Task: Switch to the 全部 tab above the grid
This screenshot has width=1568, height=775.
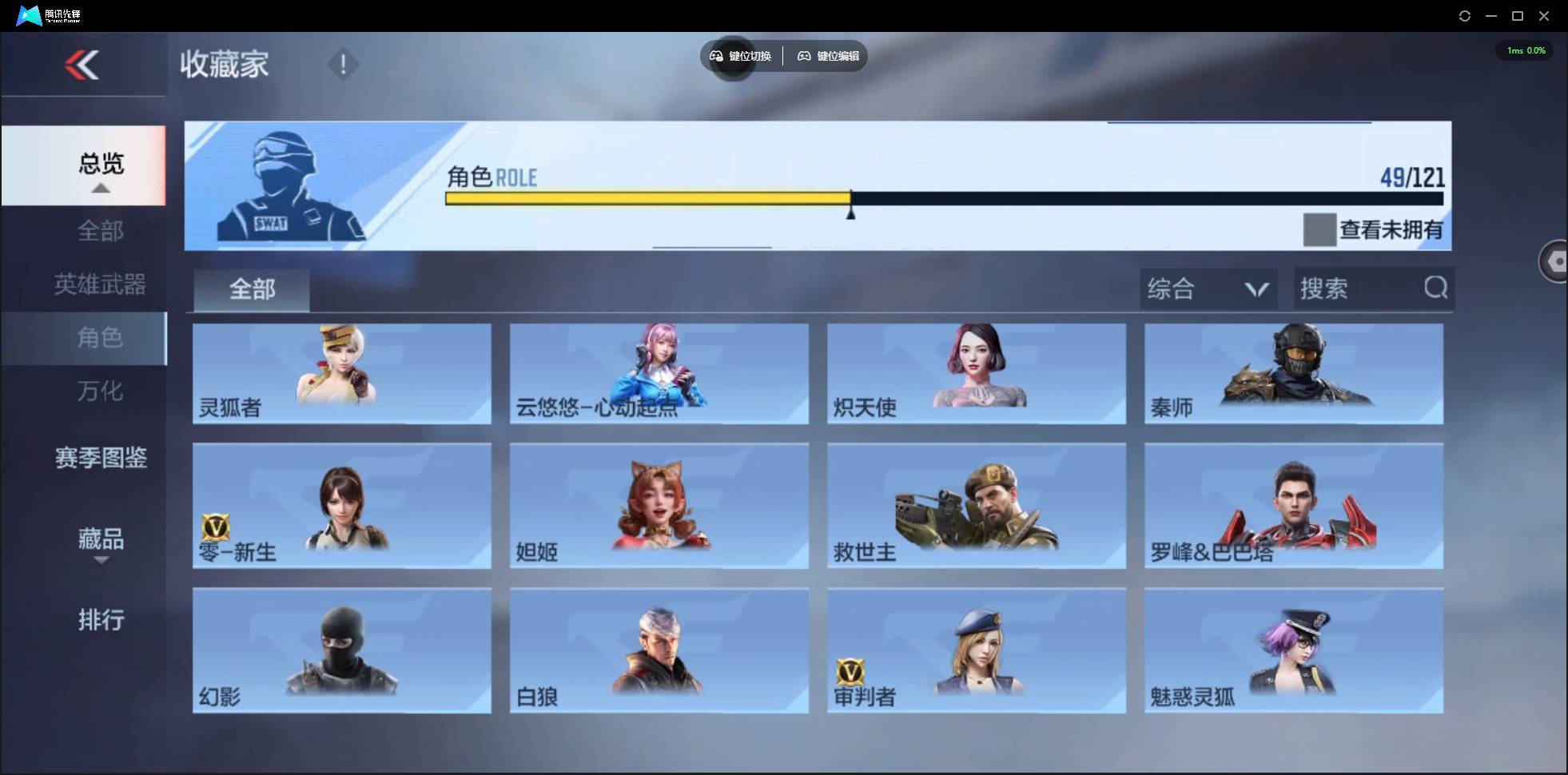Action: 251,290
